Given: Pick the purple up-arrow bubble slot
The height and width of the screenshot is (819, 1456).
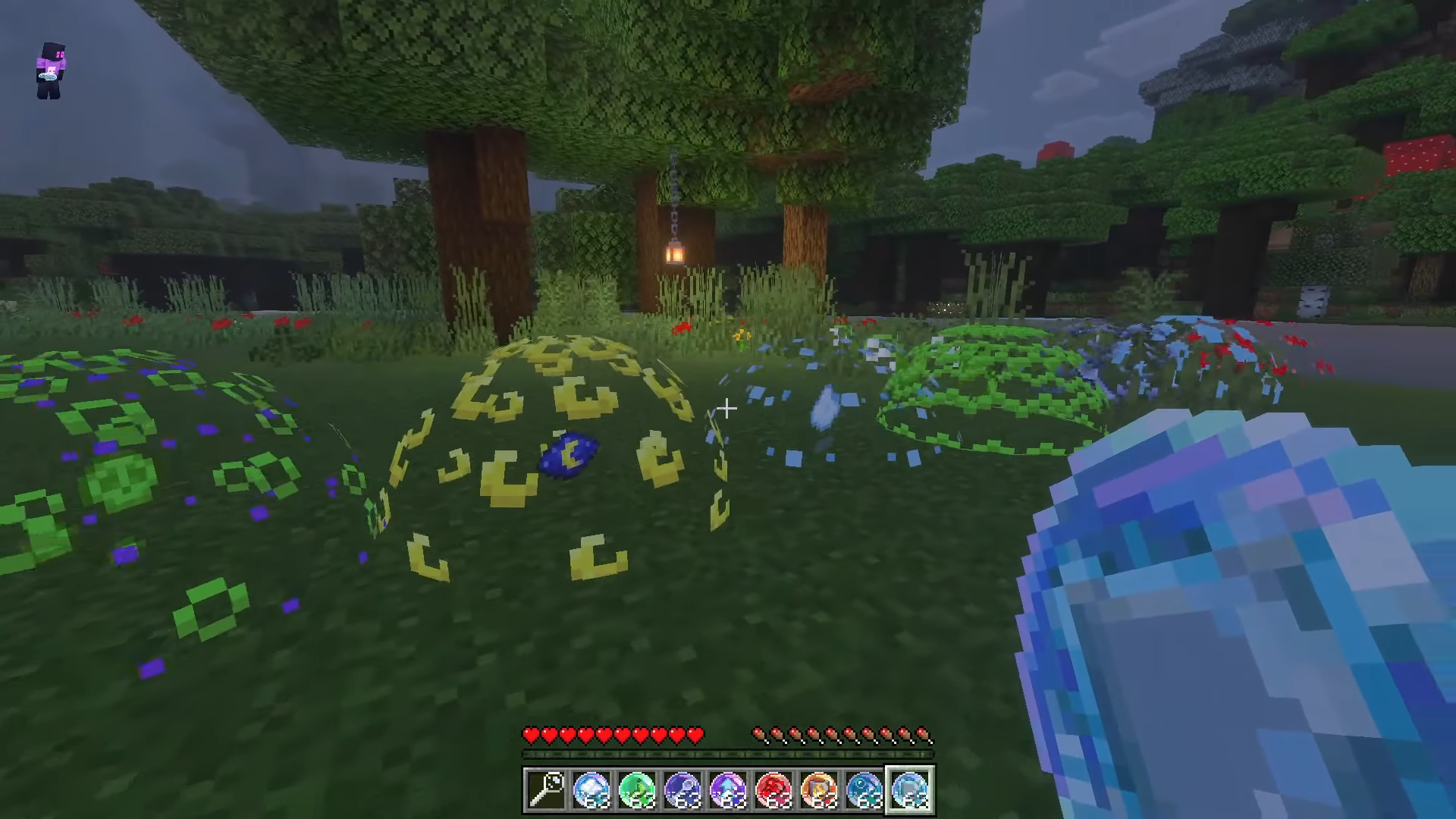Looking at the screenshot, I should coord(728,790).
